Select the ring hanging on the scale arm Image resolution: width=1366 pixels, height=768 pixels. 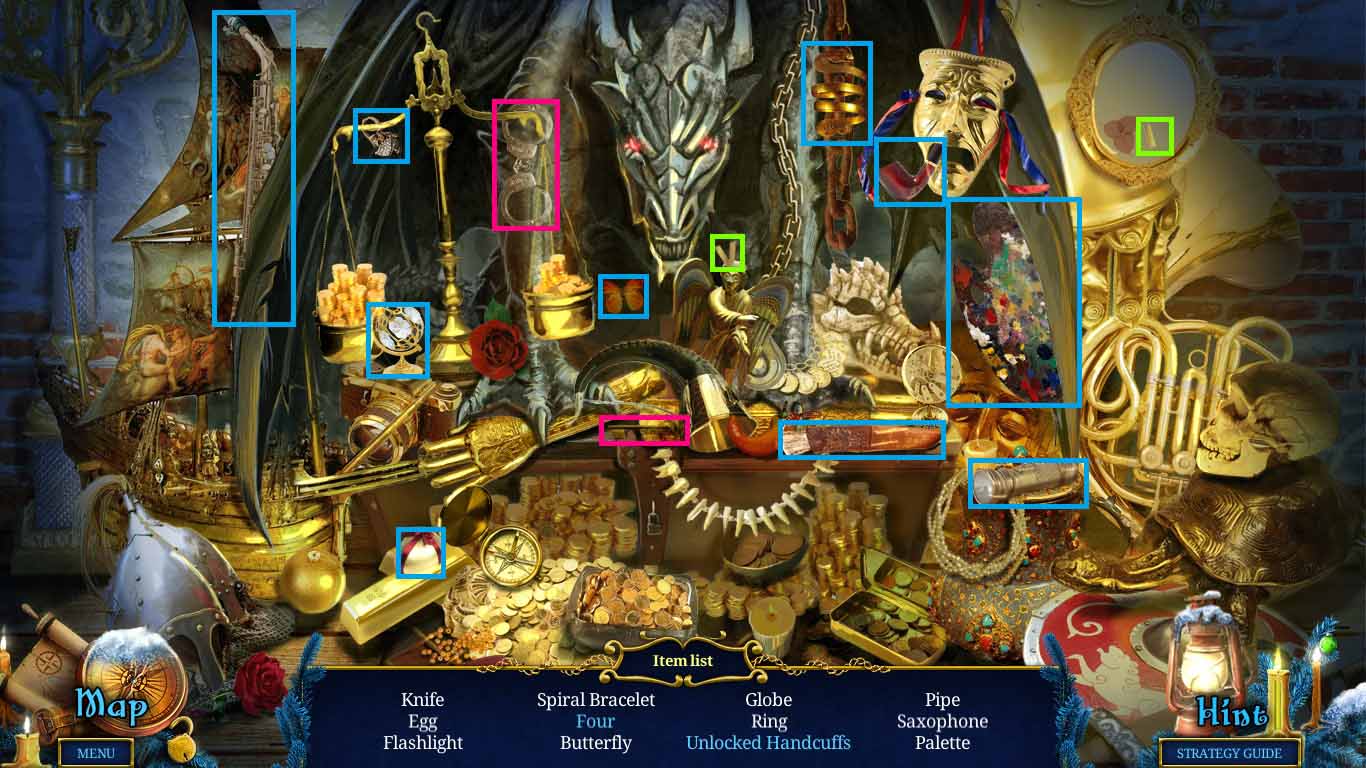382,136
